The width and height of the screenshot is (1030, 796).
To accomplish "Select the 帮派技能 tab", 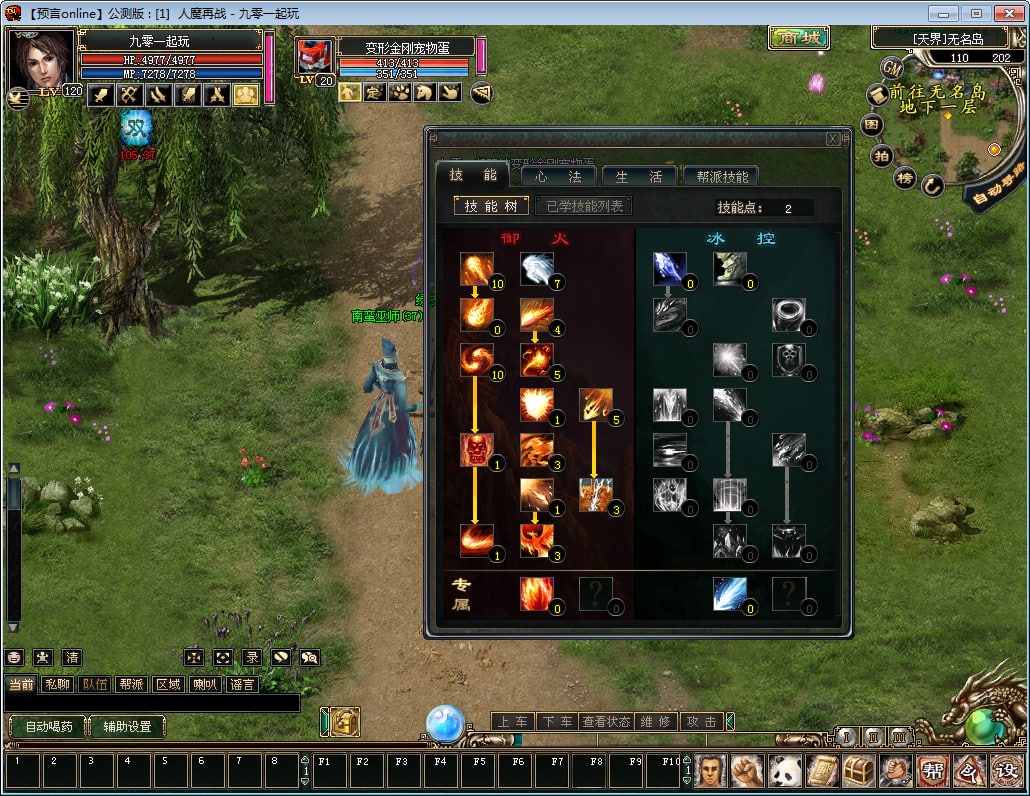I will click(720, 176).
